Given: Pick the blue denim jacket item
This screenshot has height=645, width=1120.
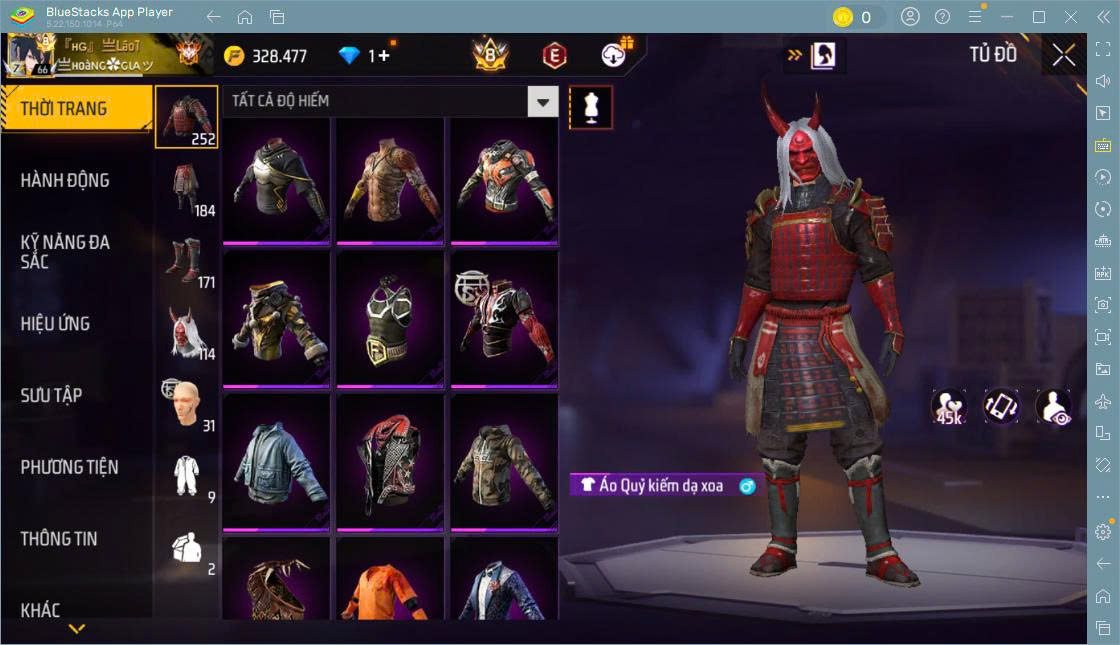Looking at the screenshot, I should (x=277, y=461).
